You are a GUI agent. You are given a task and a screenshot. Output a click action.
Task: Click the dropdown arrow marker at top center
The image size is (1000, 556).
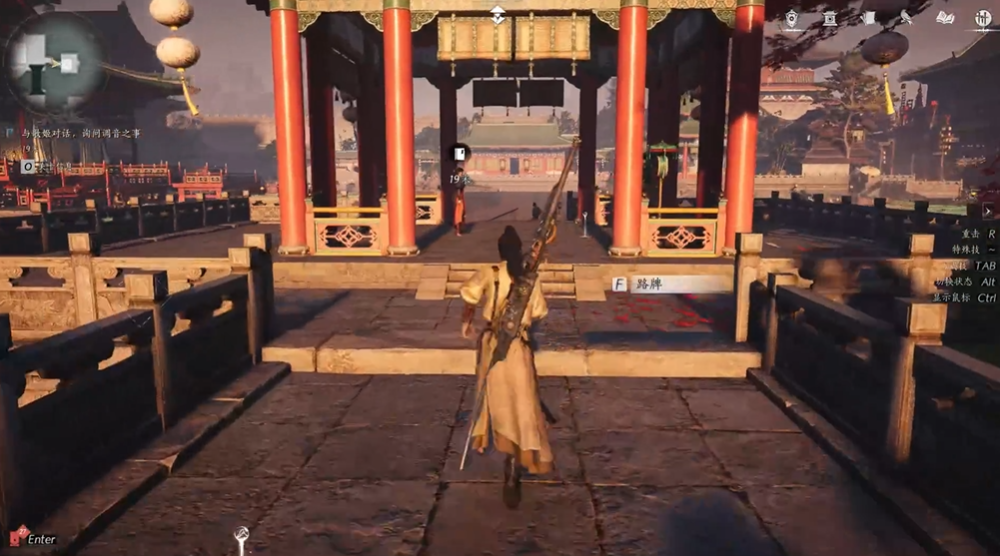(x=497, y=14)
